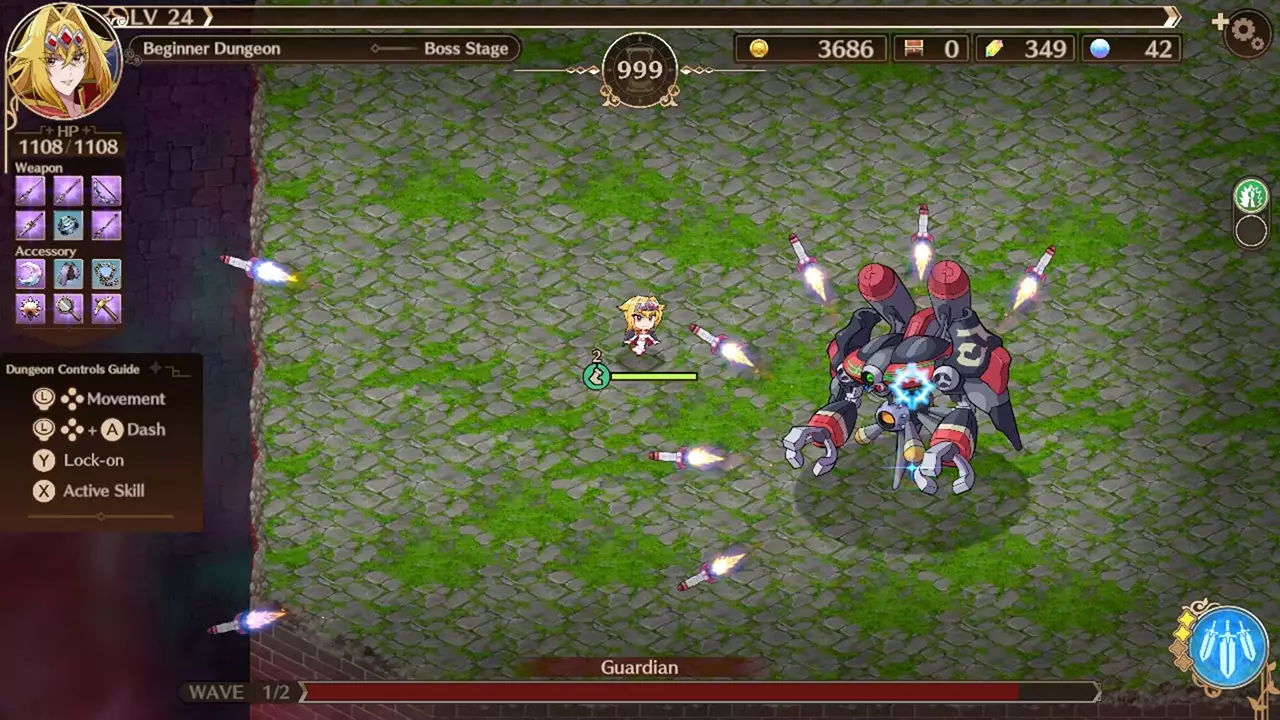Viewport: 1280px width, 720px height.
Task: Select the magnifying glass accessory
Action: click(x=68, y=310)
